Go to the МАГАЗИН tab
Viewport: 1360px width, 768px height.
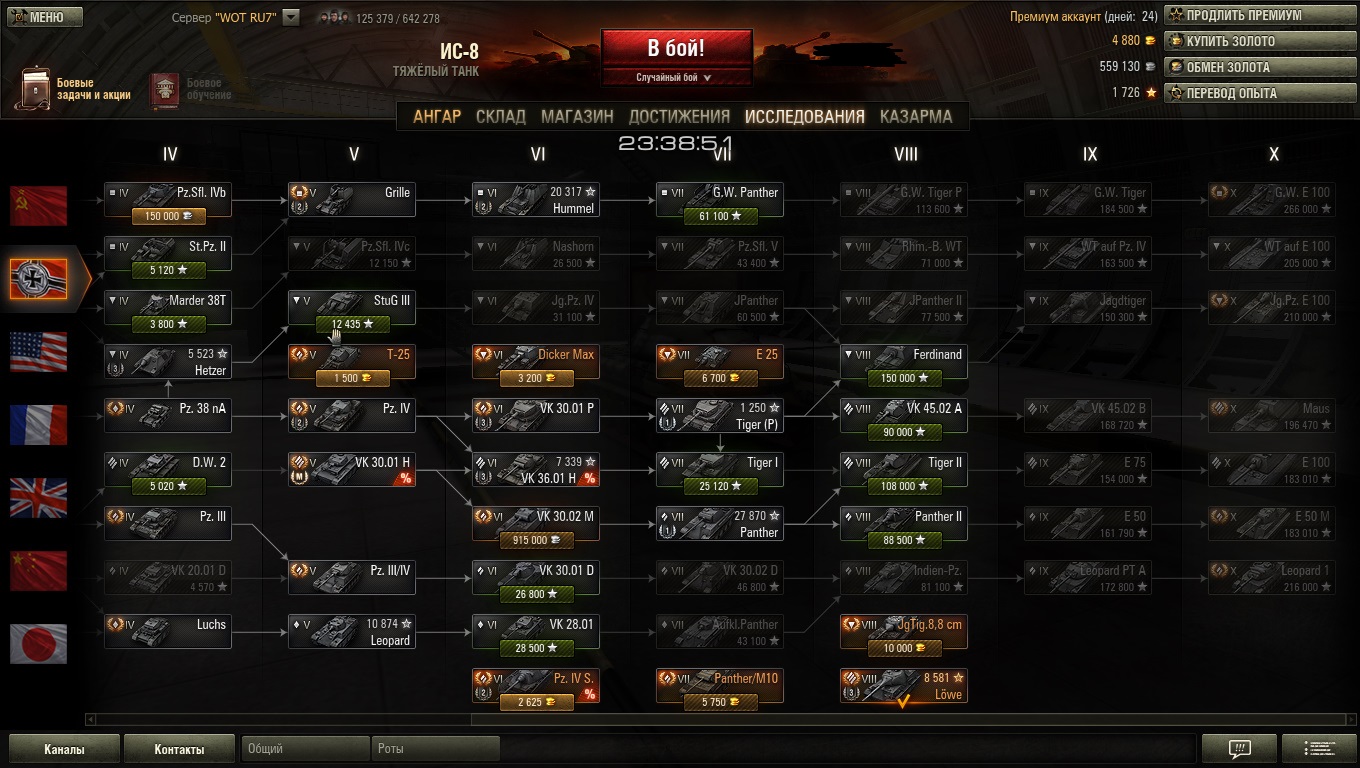click(577, 116)
